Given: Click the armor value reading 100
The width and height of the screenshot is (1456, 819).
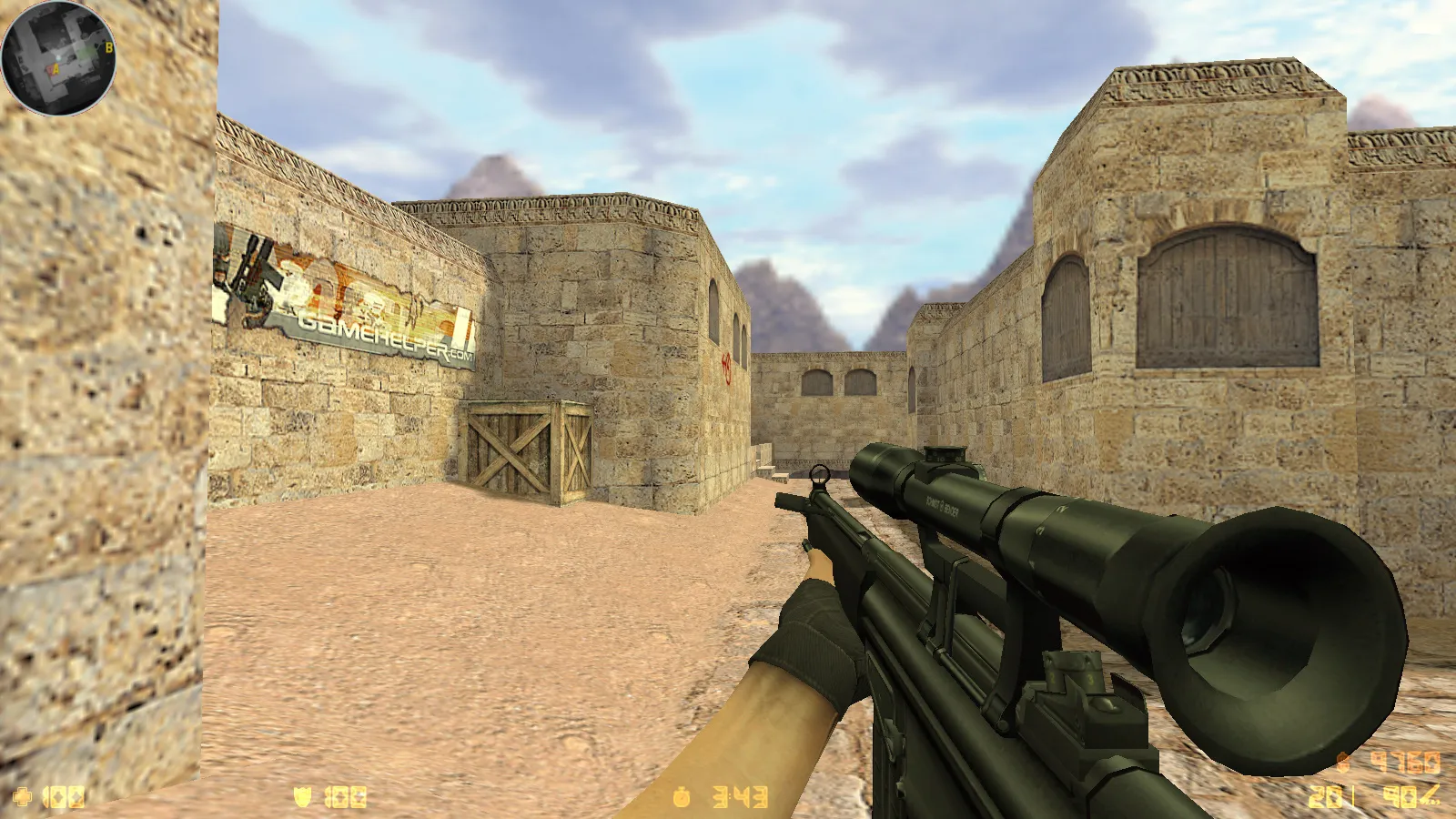Looking at the screenshot, I should coord(347,795).
